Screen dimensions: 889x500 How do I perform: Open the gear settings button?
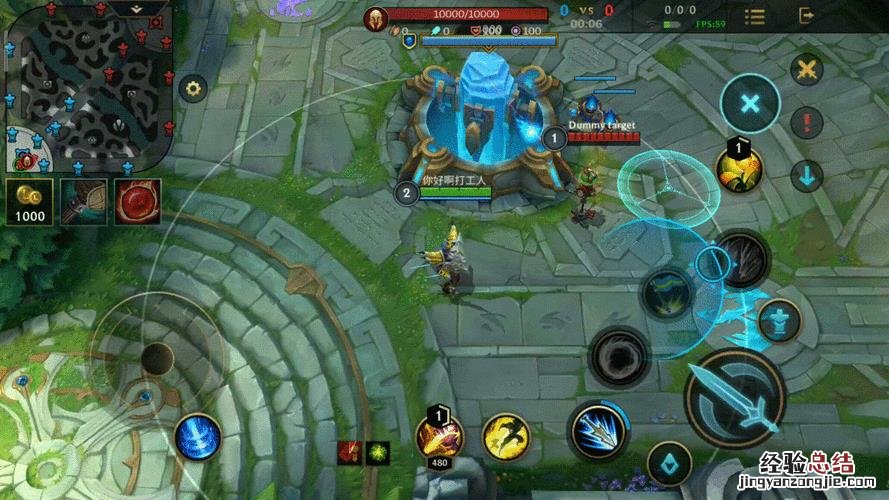[x=191, y=88]
